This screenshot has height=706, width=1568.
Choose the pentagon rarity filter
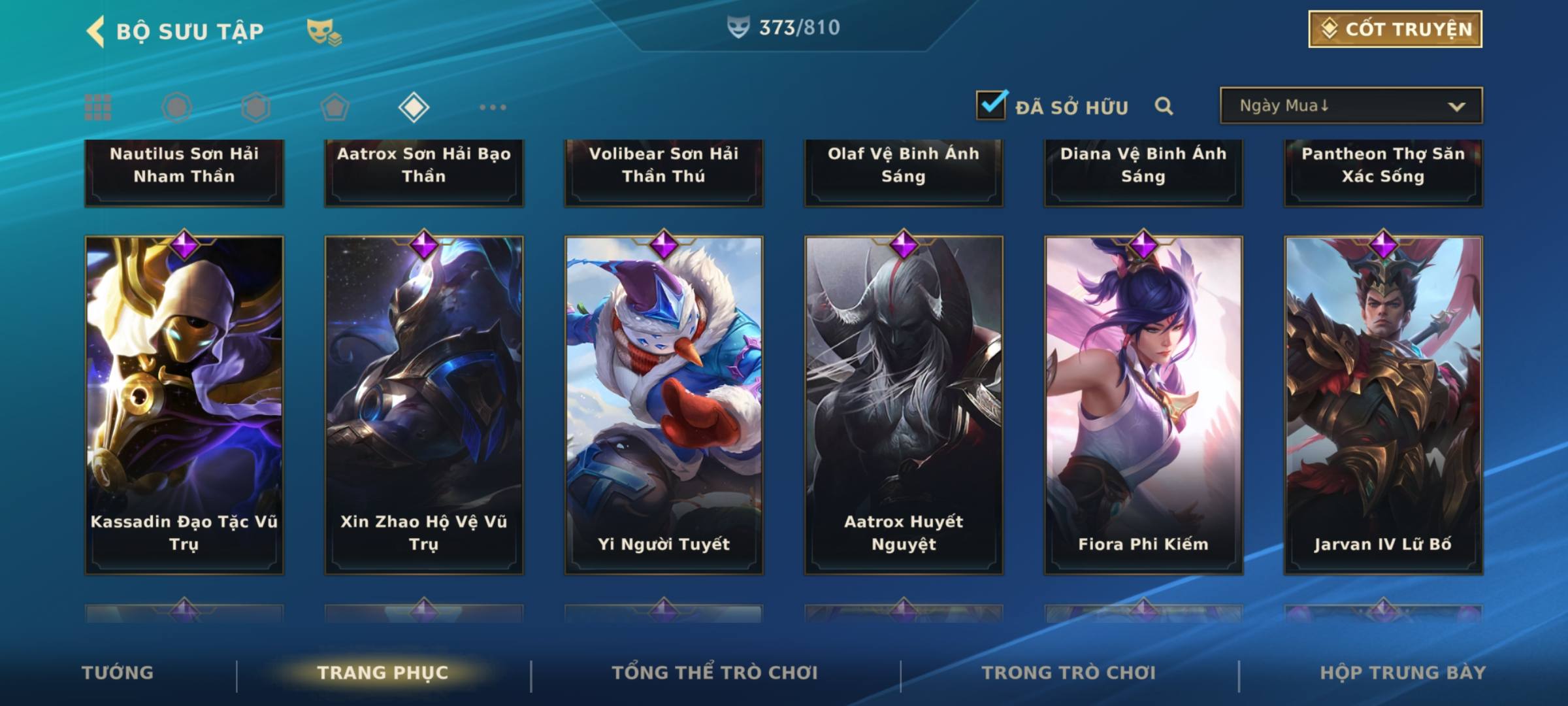click(335, 107)
